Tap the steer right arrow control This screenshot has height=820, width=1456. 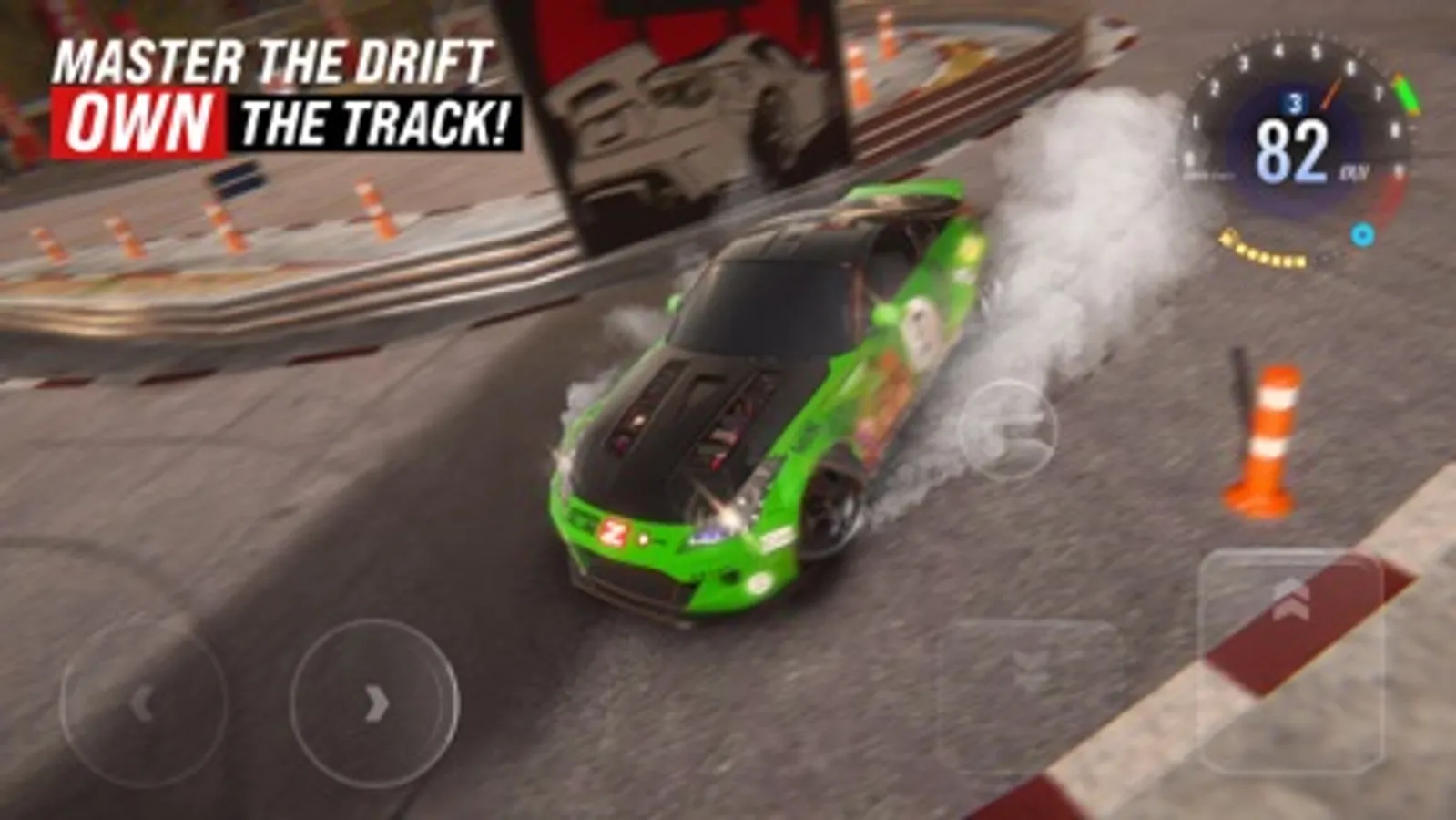[x=373, y=702]
